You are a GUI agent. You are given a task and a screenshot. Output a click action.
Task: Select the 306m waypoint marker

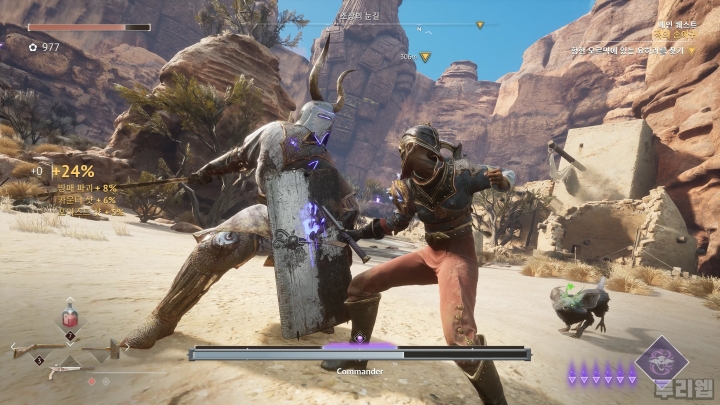(425, 57)
